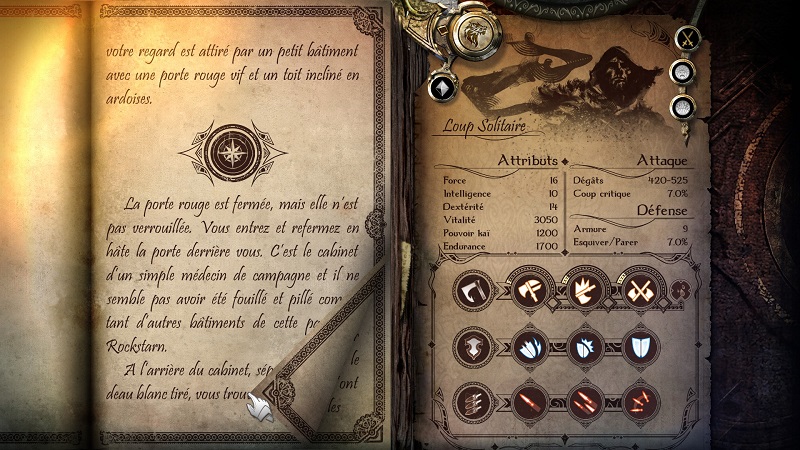The width and height of the screenshot is (800, 450).
Task: Switch to the crossed swords tab
Action: 686,39
